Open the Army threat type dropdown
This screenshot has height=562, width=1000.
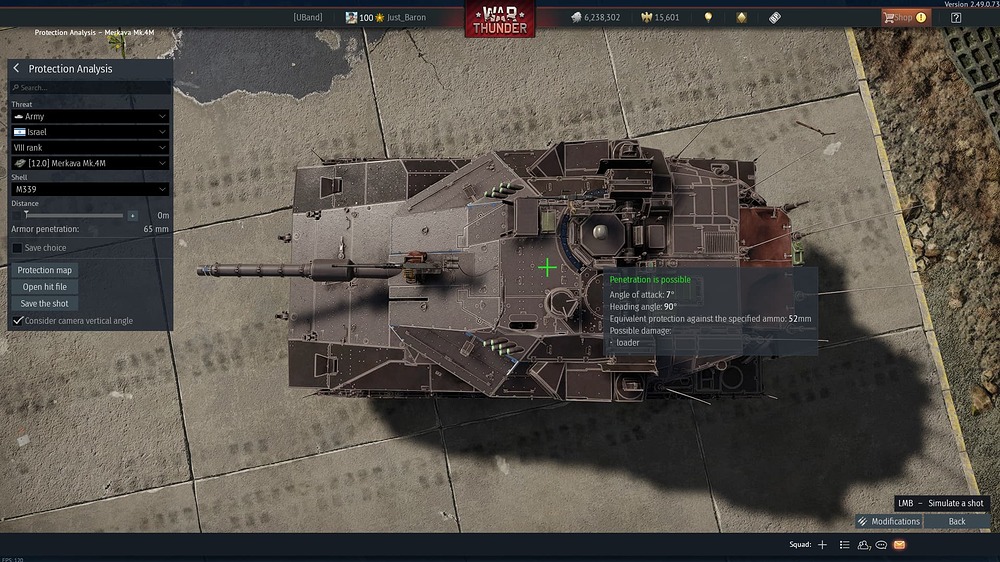click(90, 117)
